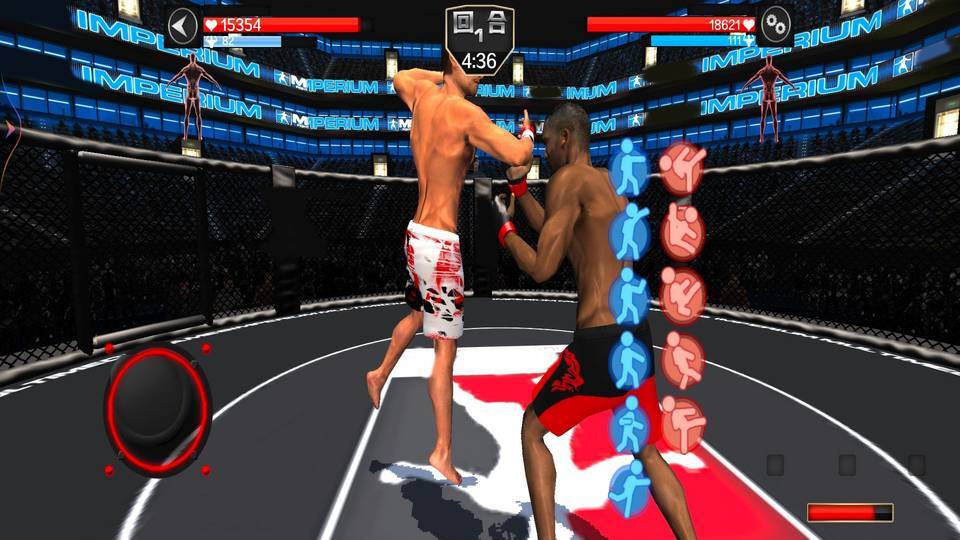This screenshot has width=960, height=540.
Task: Tap the back arrow button
Action: [x=182, y=26]
